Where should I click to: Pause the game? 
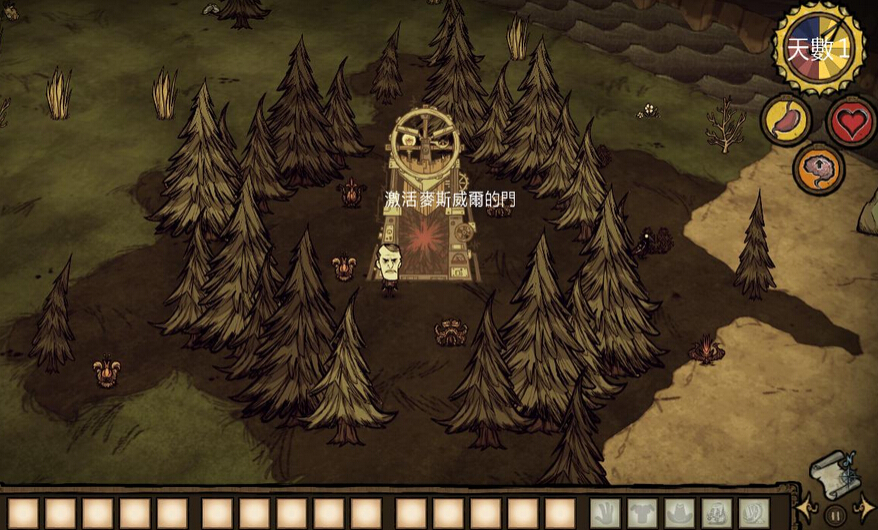pos(835,516)
